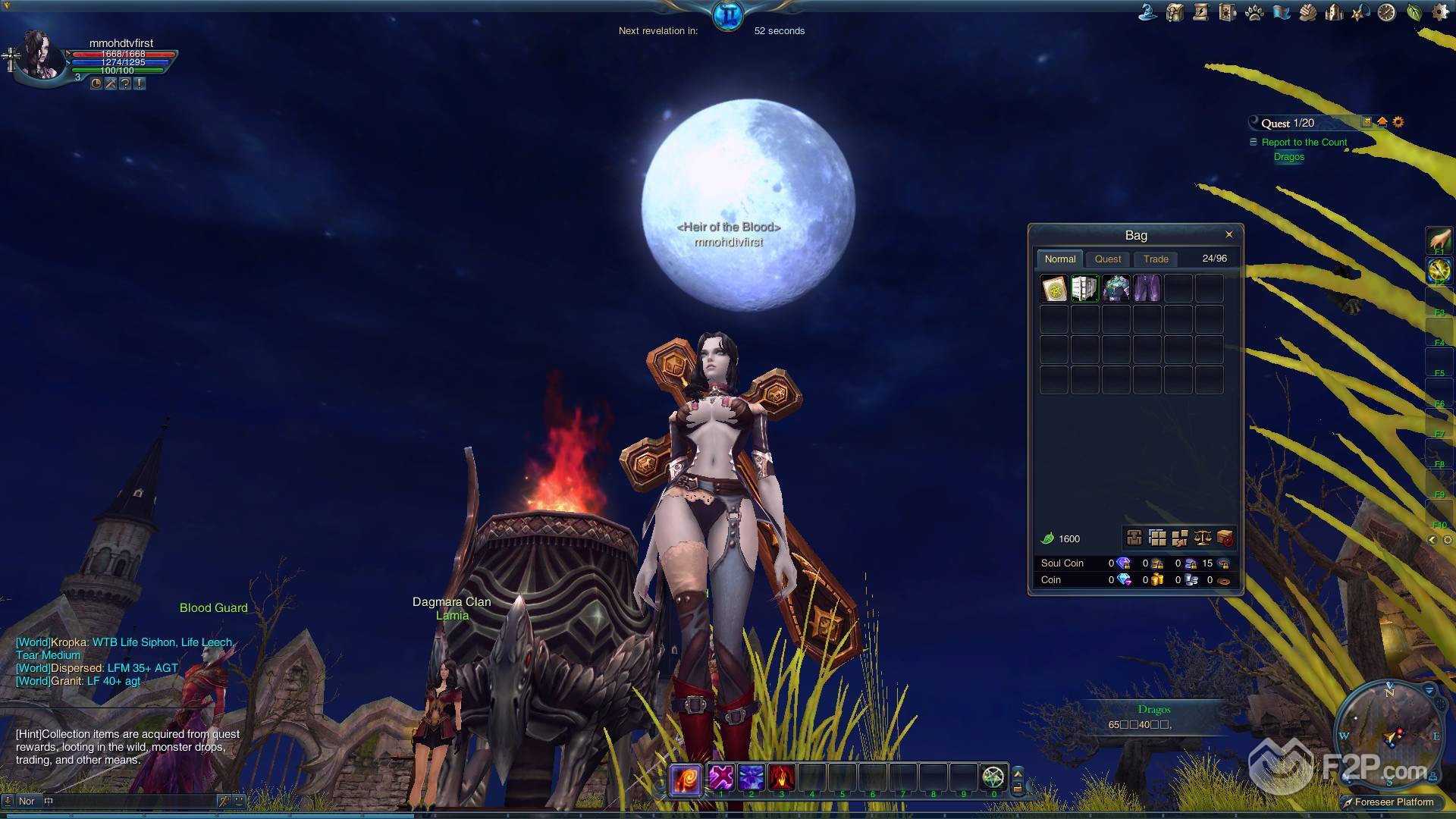Switch to the Quest tab in Bag
Viewport: 1456px width, 819px height.
(x=1107, y=259)
